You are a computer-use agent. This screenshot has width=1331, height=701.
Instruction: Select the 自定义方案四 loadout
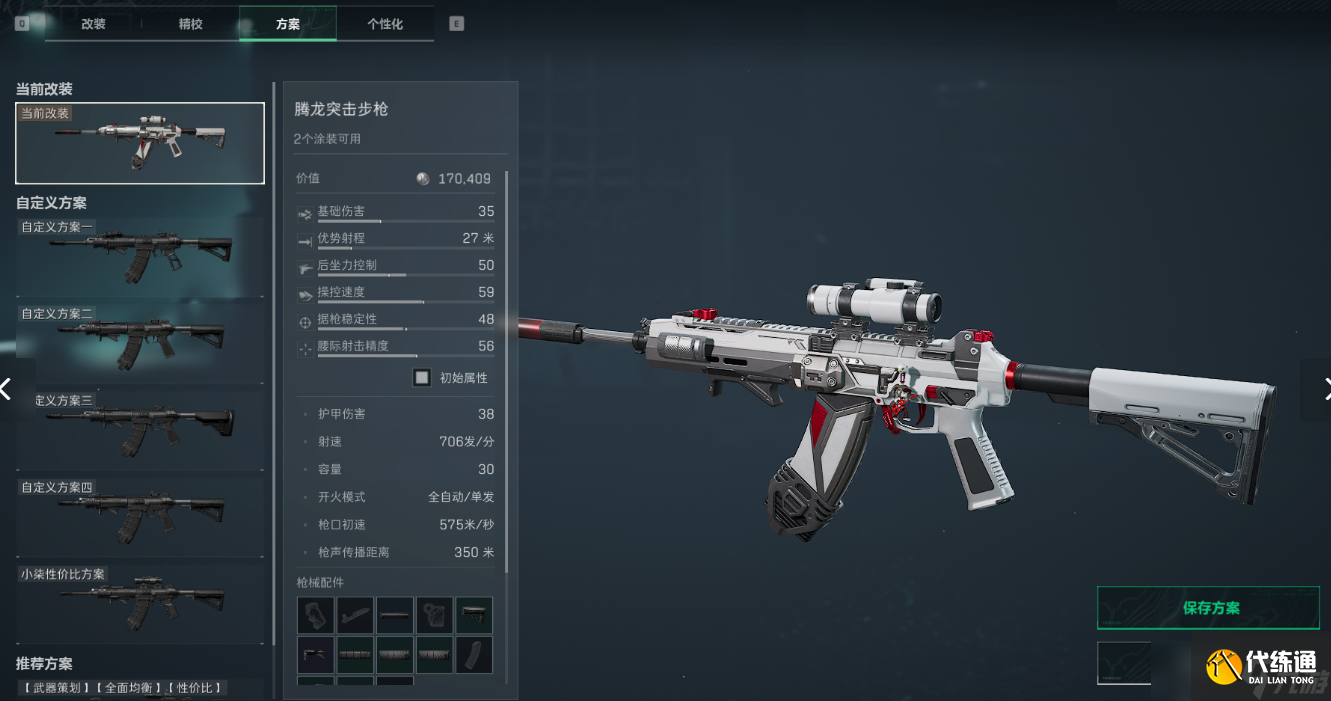(x=140, y=515)
